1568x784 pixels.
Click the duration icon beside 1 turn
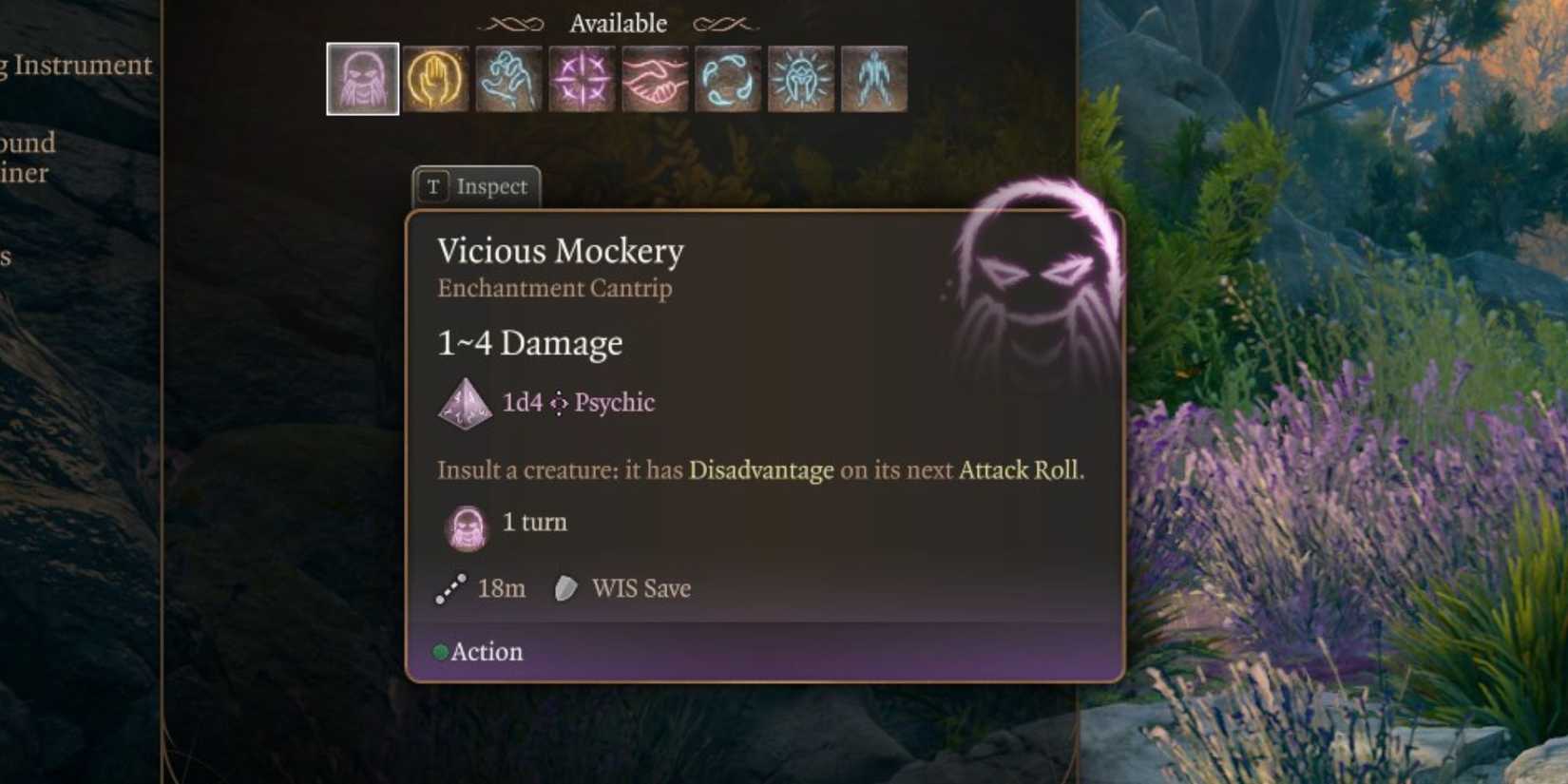pyautogui.click(x=465, y=526)
